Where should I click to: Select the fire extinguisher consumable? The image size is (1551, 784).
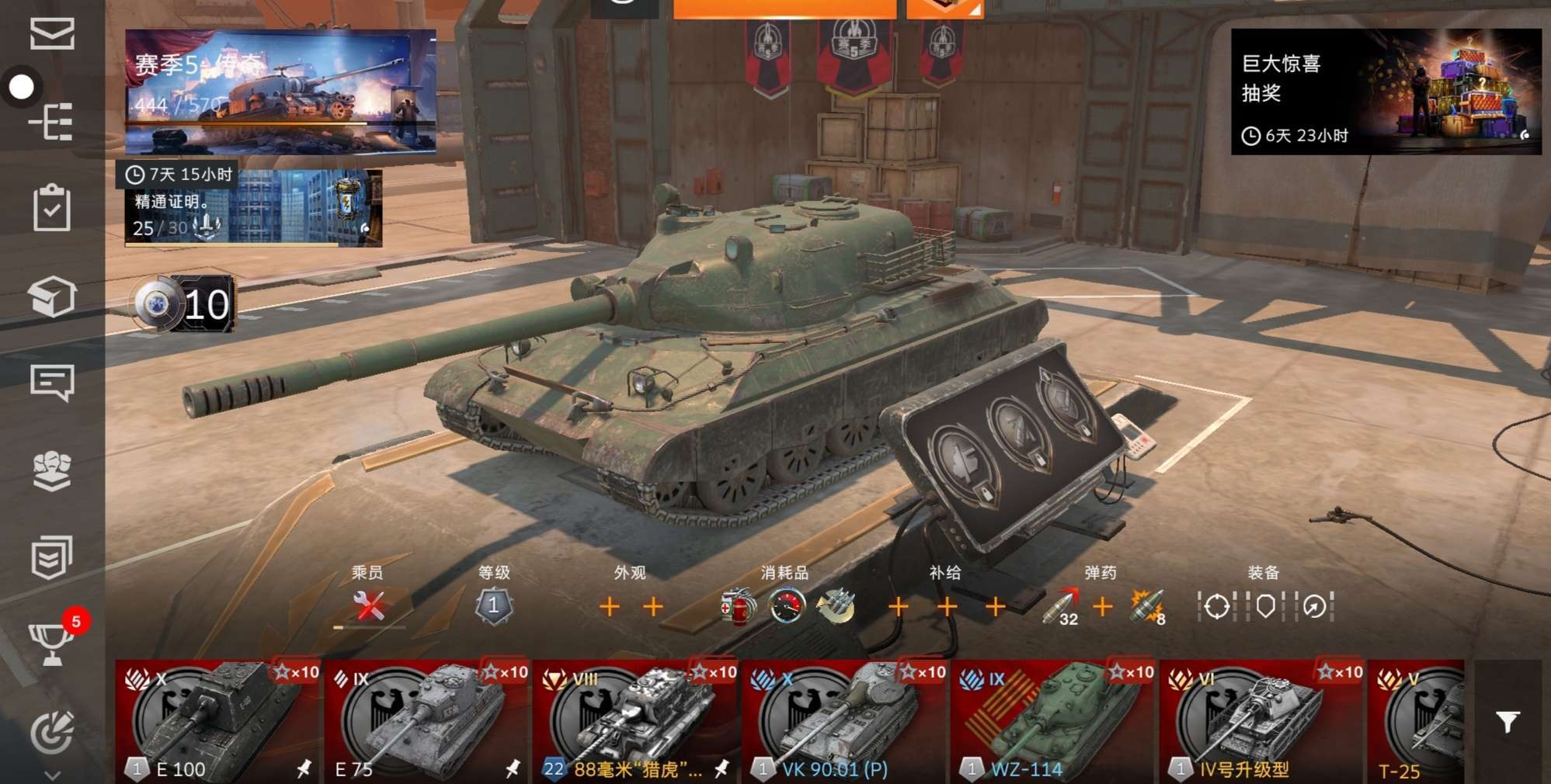(x=736, y=607)
